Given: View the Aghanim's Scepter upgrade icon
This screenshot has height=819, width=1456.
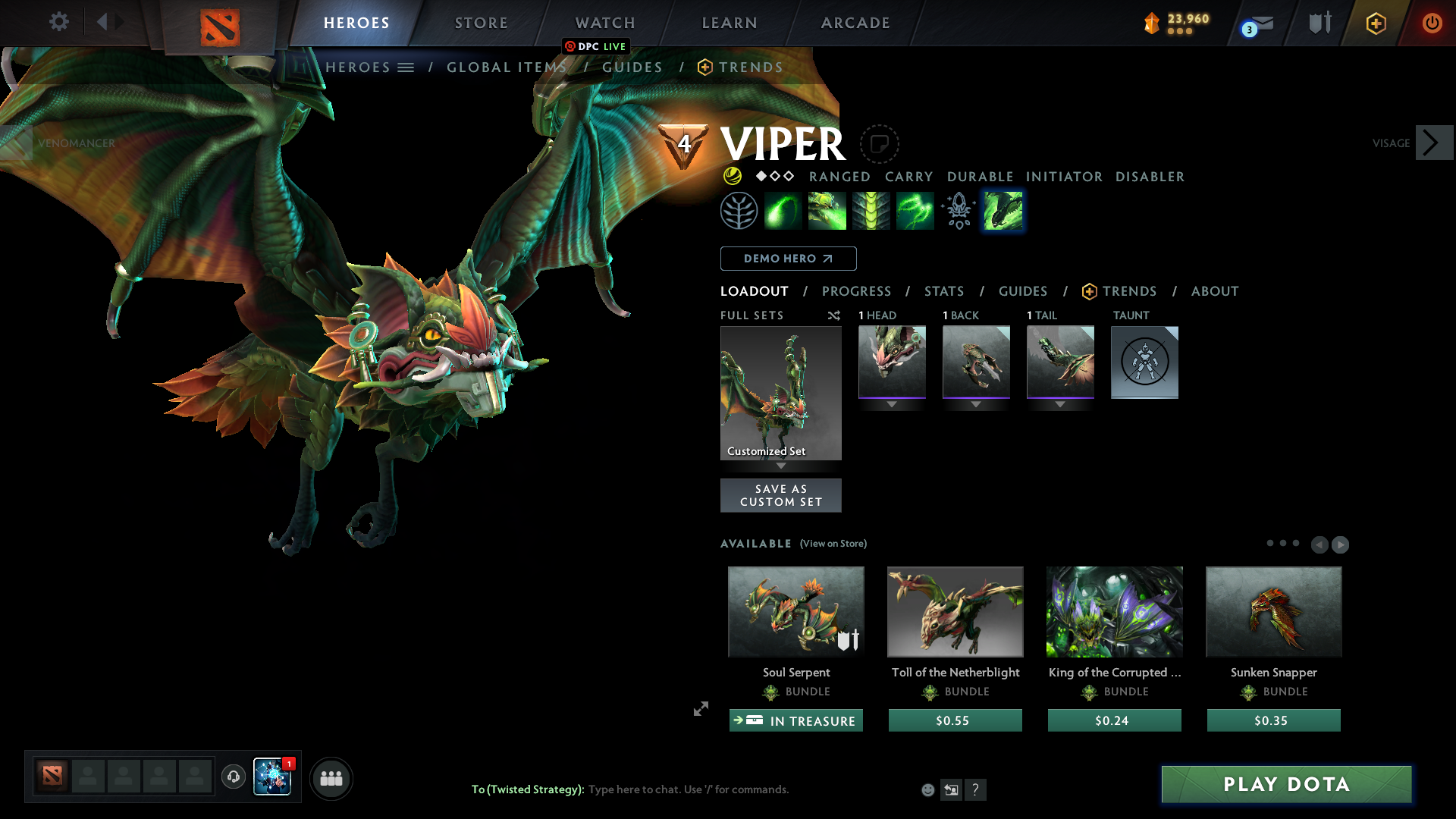Looking at the screenshot, I should [958, 210].
